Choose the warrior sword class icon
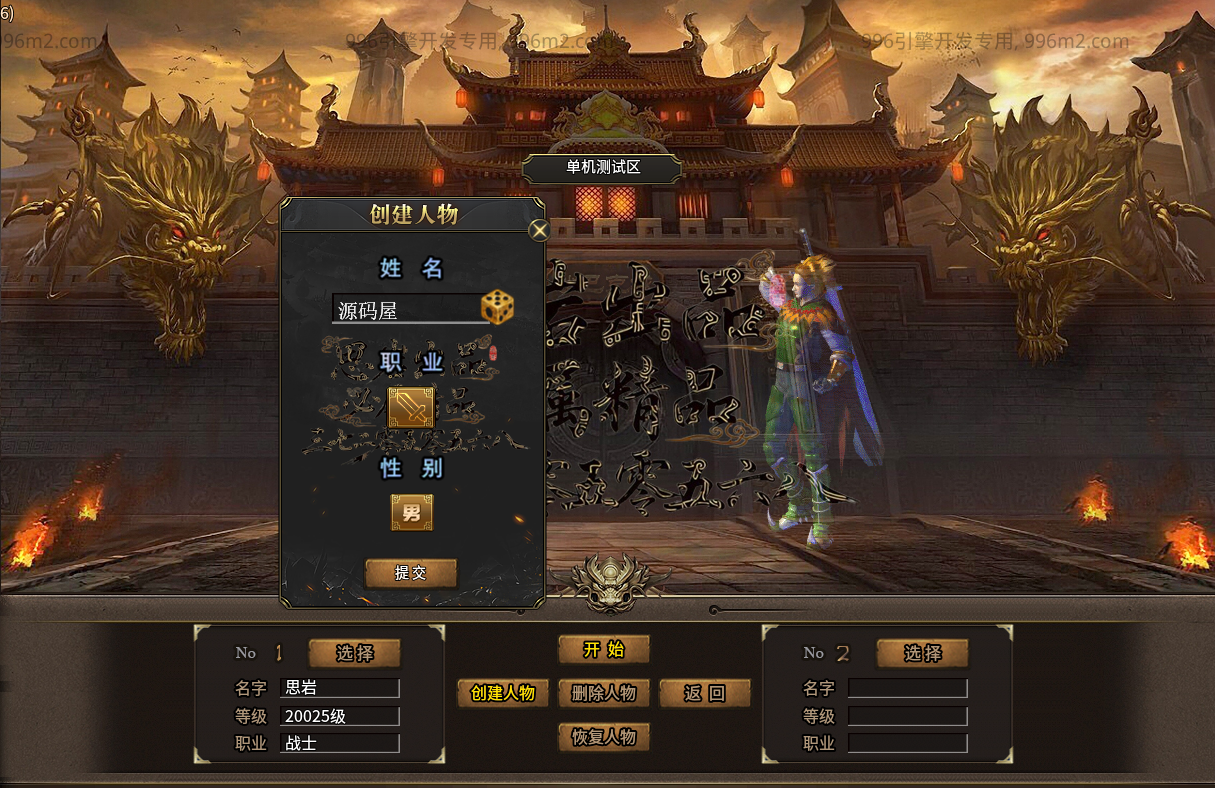The height and width of the screenshot is (788, 1215). [411, 408]
